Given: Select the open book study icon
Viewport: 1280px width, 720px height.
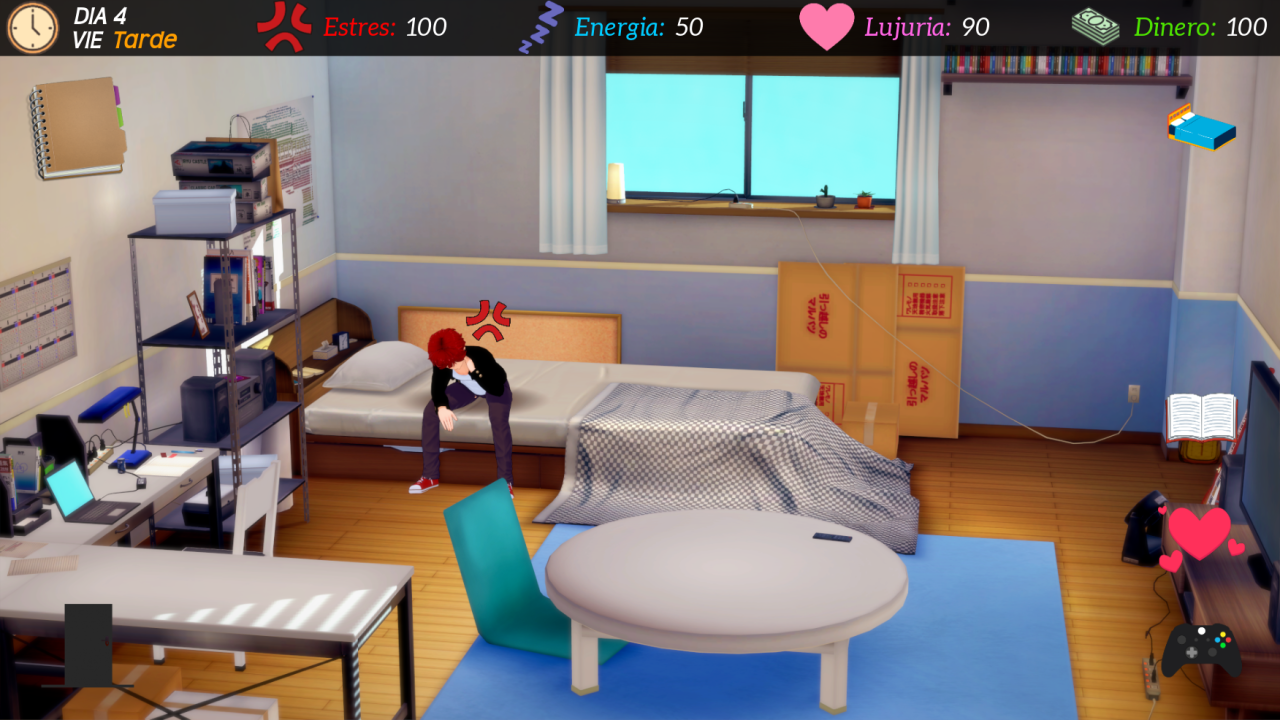Looking at the screenshot, I should click(1201, 416).
